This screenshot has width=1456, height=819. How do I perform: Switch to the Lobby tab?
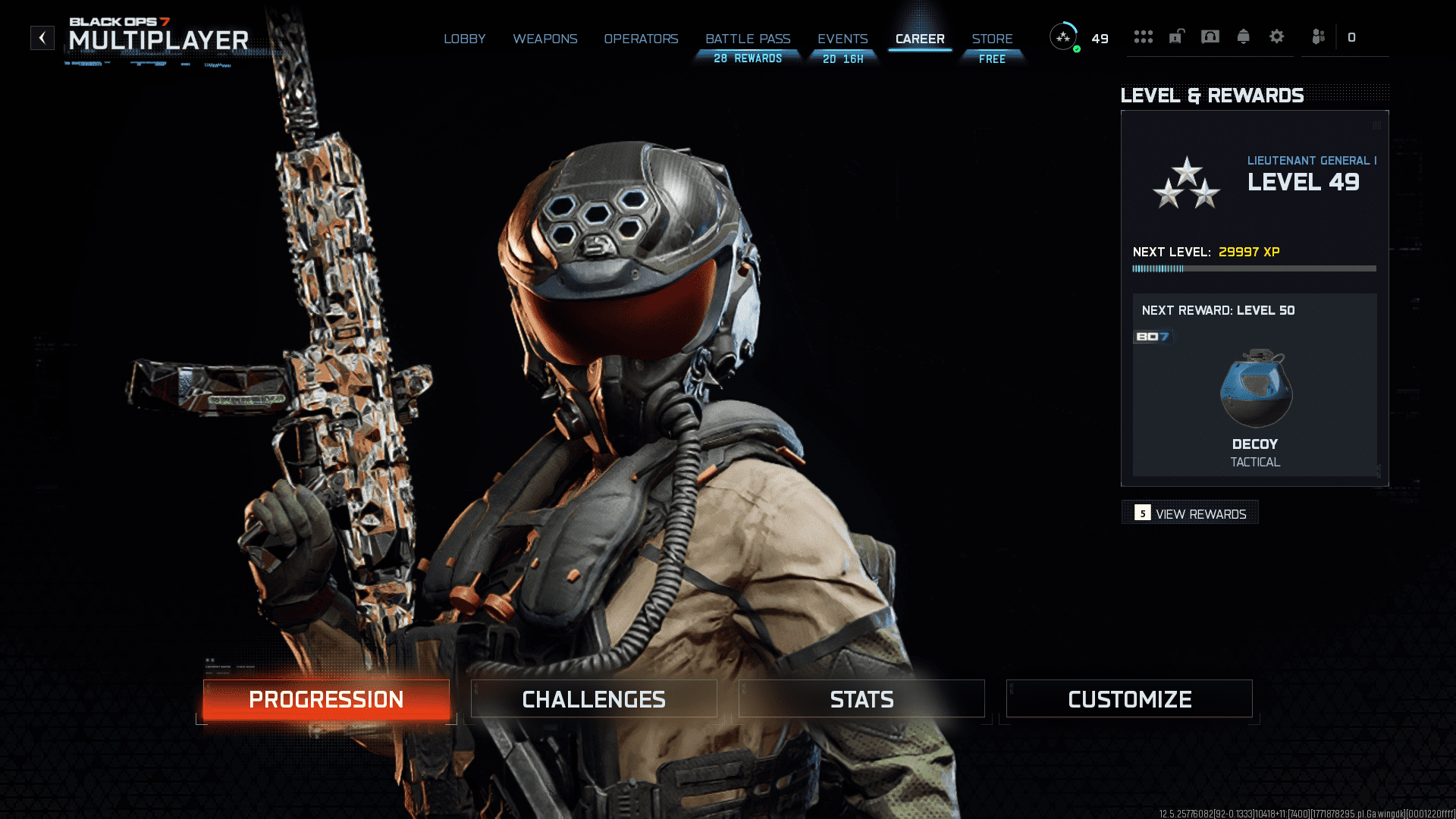[x=464, y=39]
